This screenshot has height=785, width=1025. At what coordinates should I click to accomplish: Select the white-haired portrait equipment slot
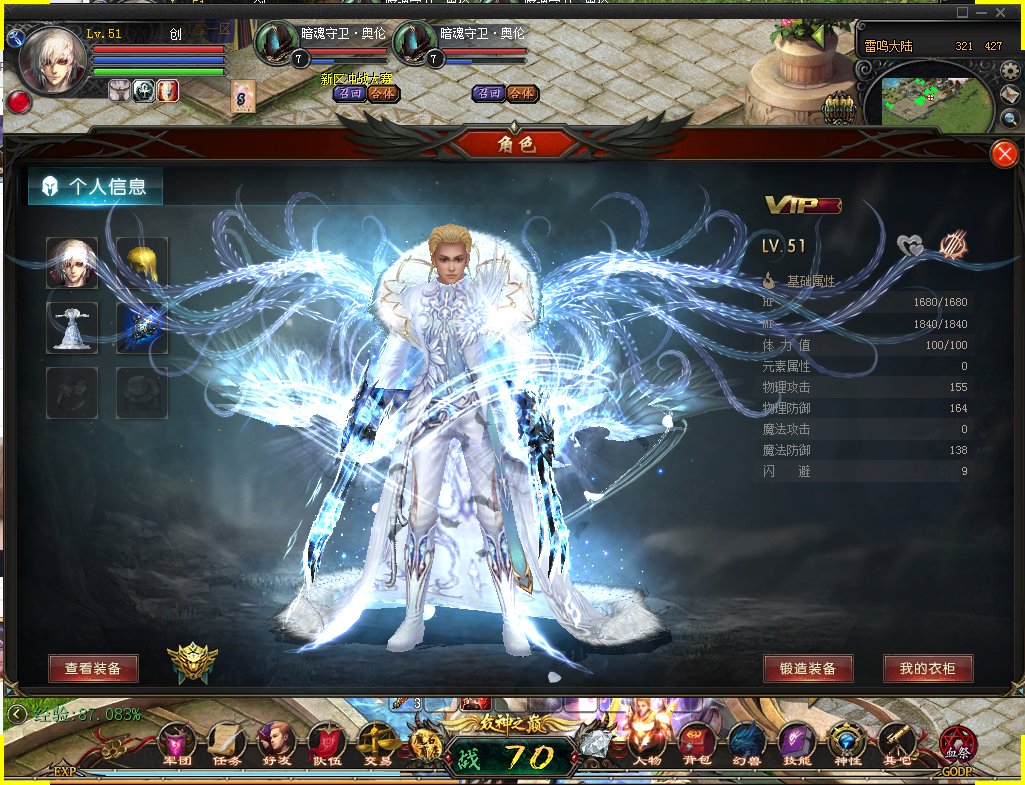(72, 263)
